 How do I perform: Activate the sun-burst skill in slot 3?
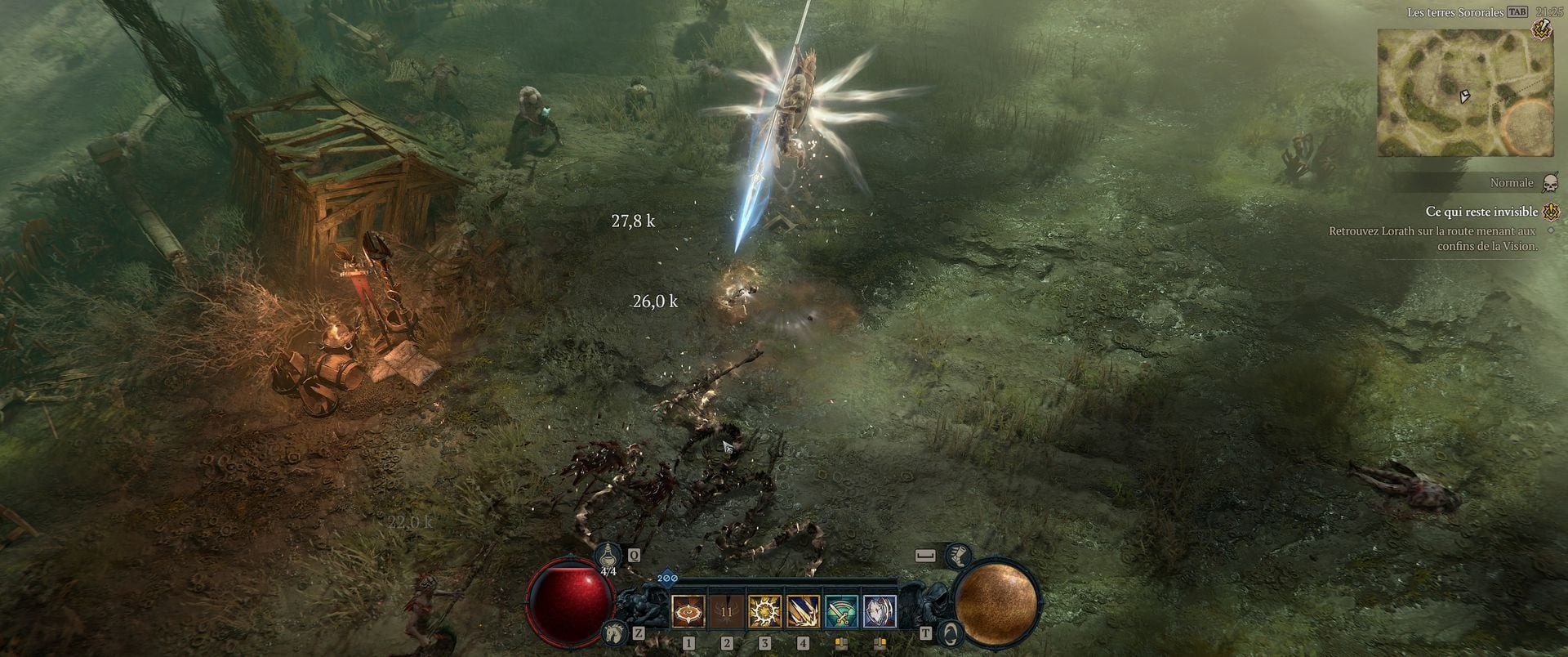[x=765, y=611]
